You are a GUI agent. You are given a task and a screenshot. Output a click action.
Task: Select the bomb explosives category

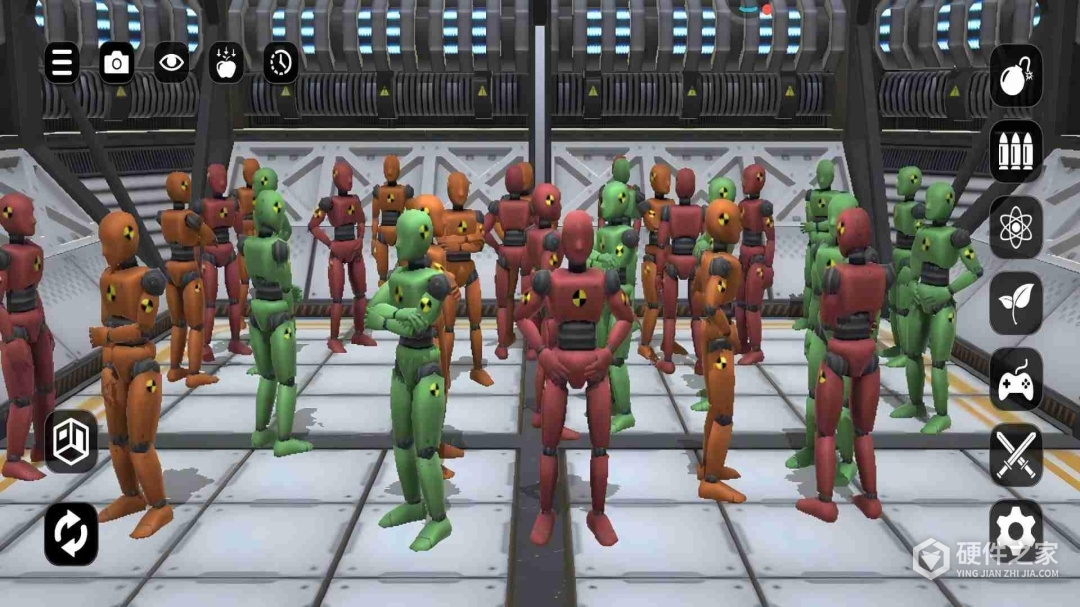[x=1016, y=76]
